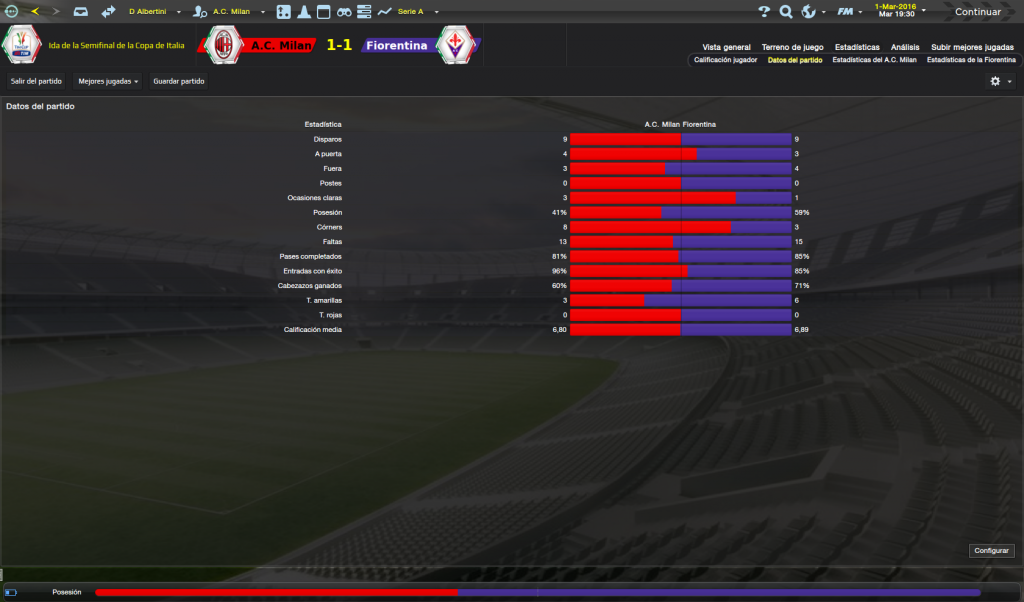The image size is (1024, 602).
Task: Select the Estadísticas tab
Action: (x=857, y=47)
